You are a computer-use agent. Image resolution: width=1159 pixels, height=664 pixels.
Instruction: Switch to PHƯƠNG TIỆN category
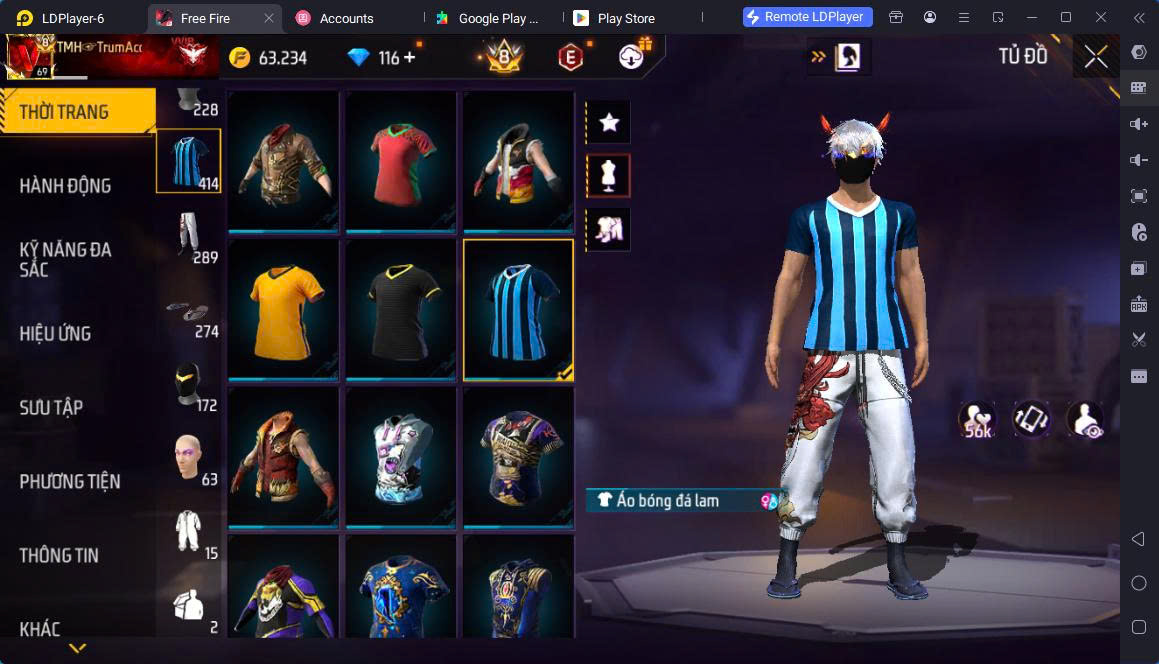70,482
